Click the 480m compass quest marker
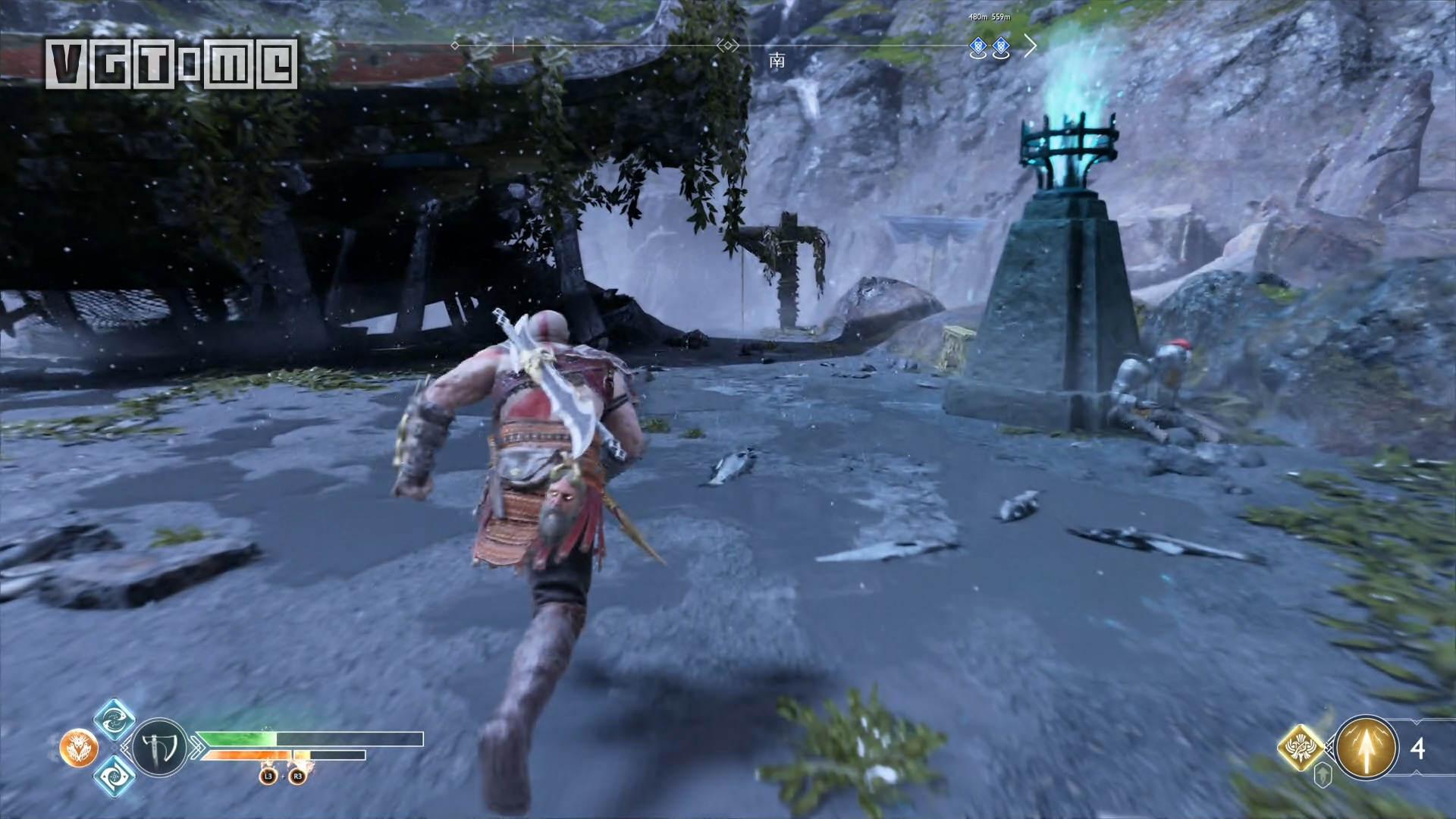This screenshot has height=819, width=1456. [978, 49]
